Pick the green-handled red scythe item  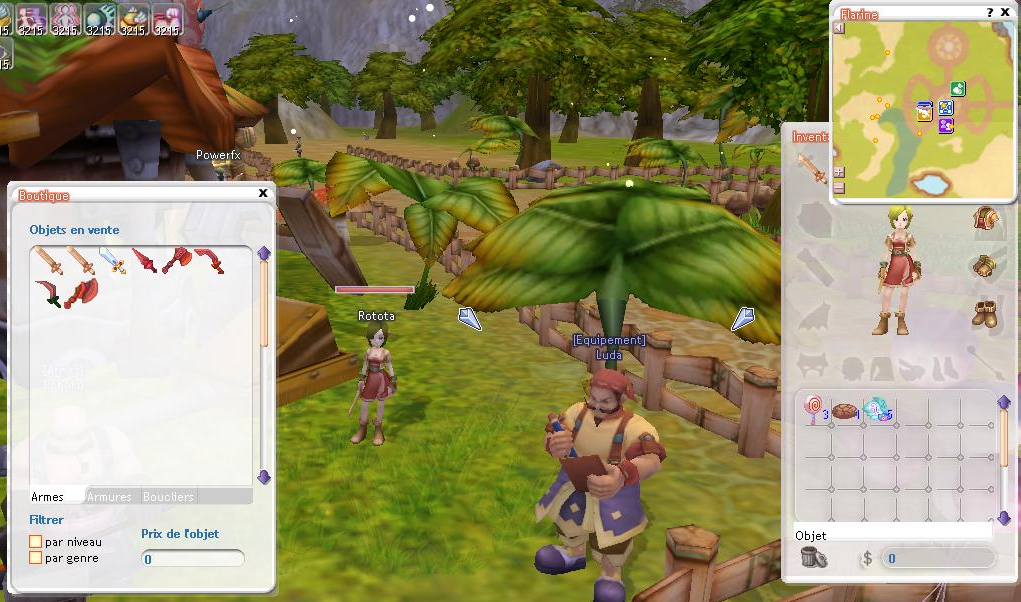pos(47,293)
